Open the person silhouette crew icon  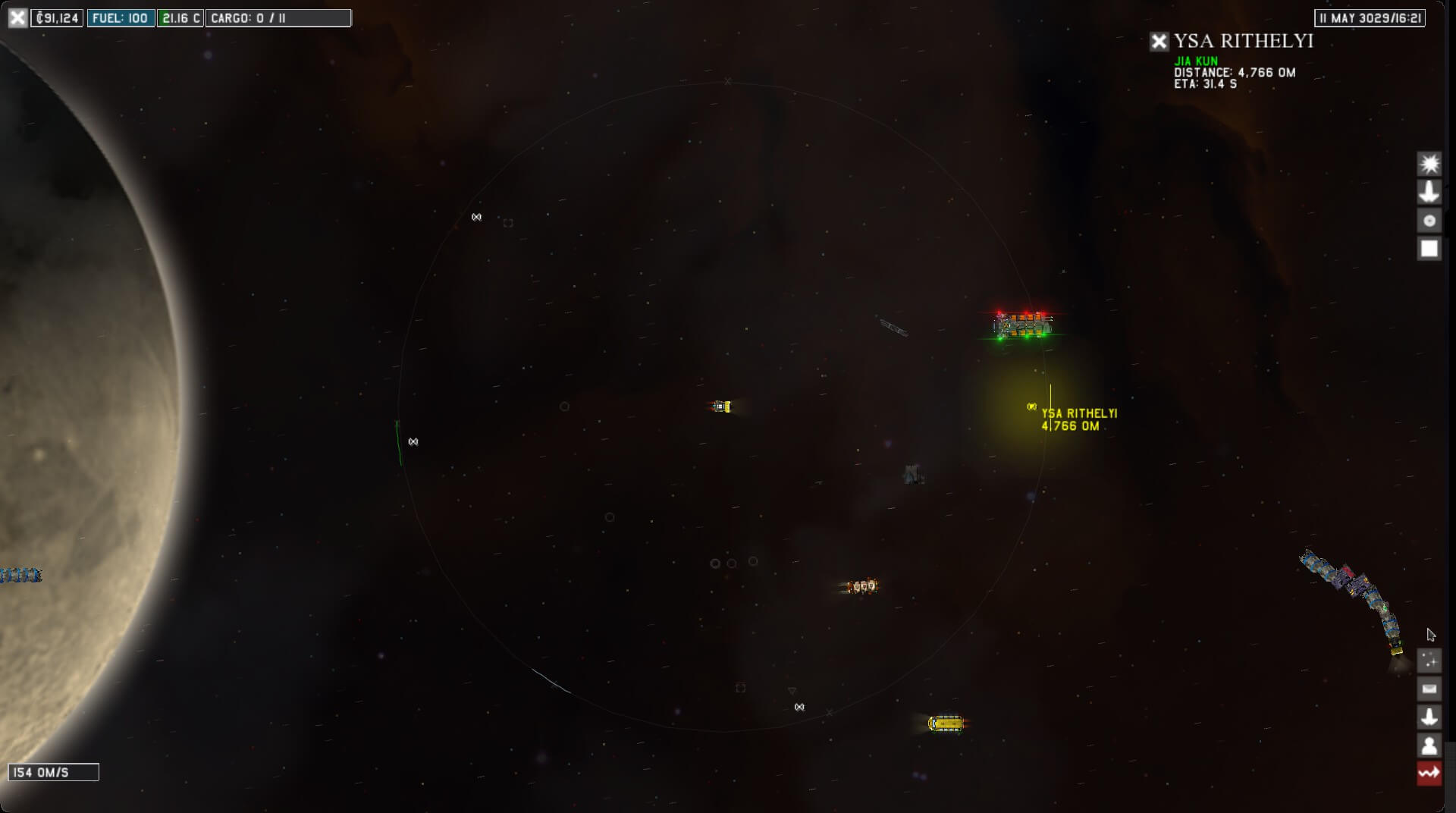coord(1429,746)
